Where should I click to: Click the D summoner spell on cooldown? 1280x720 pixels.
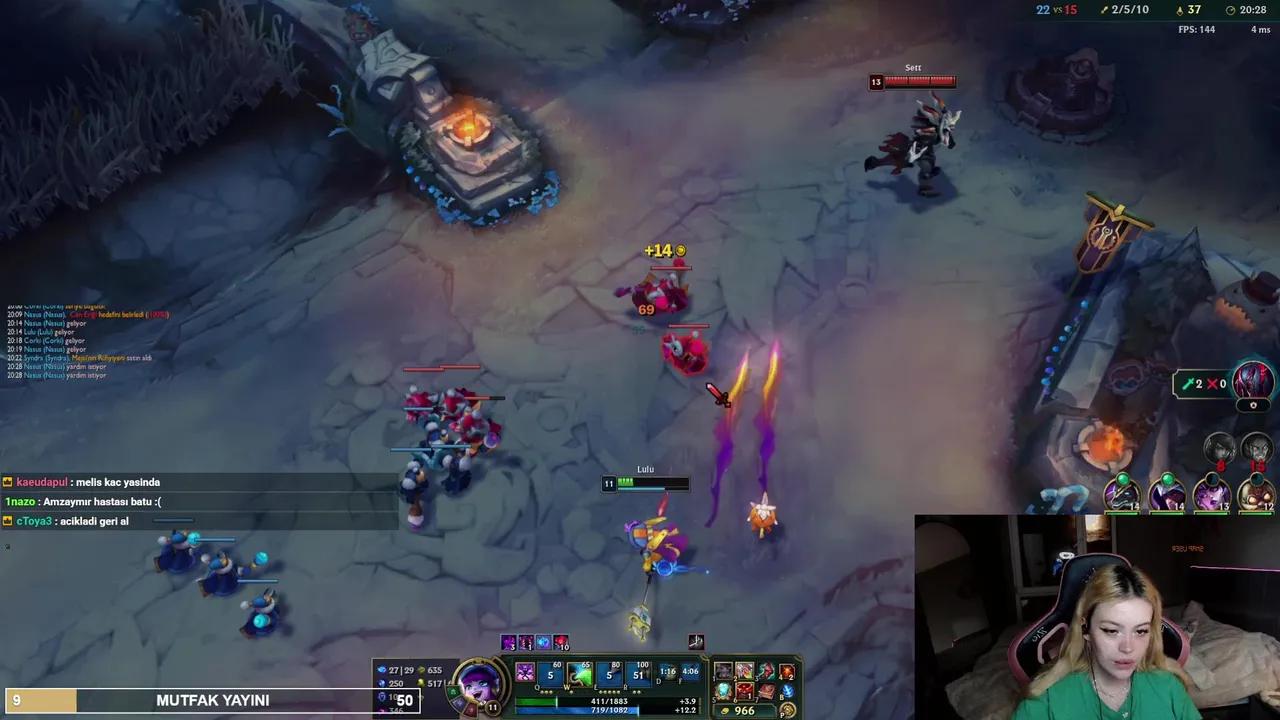pos(668,674)
